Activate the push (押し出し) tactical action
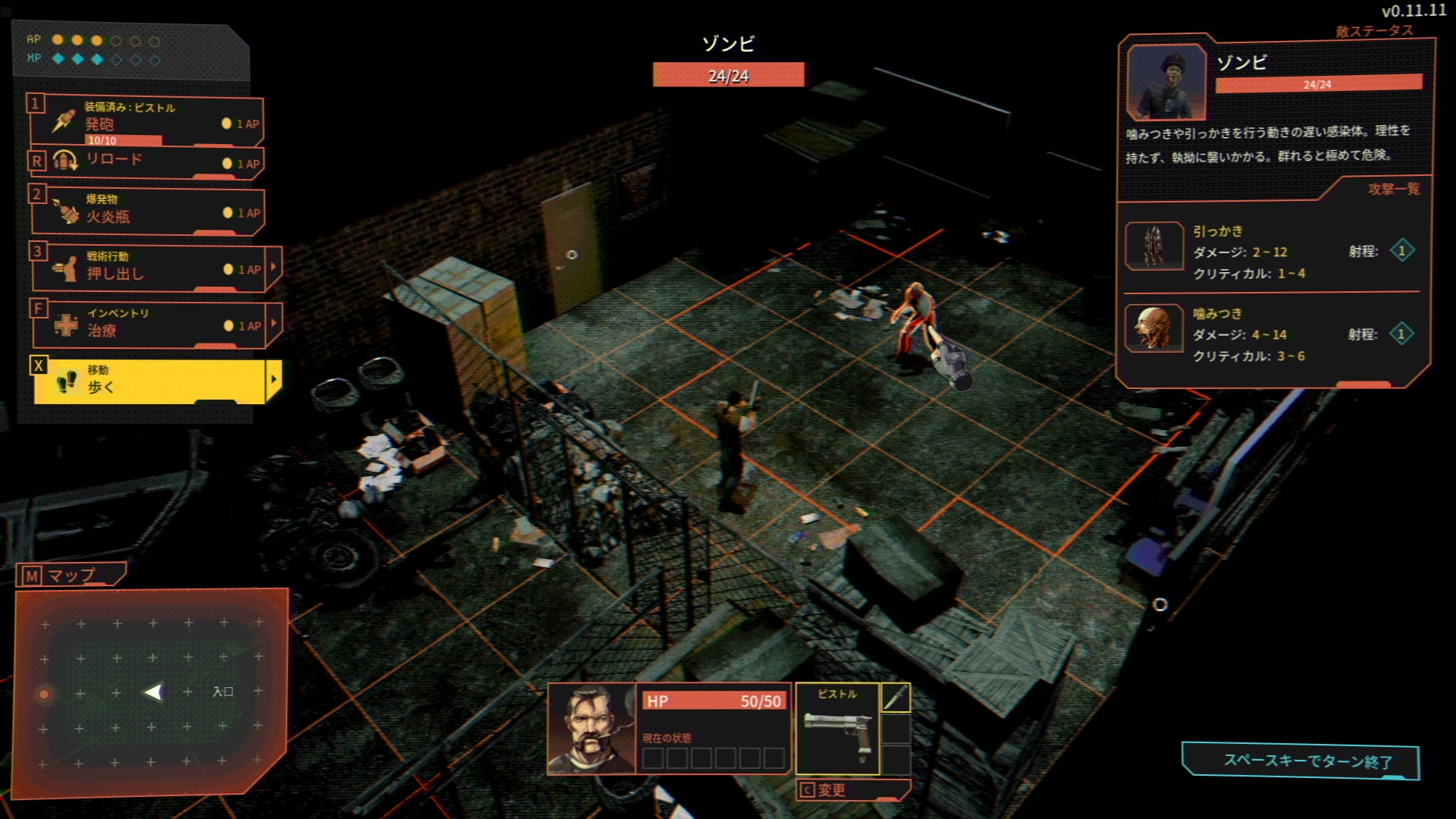The image size is (1456, 819). (x=146, y=268)
